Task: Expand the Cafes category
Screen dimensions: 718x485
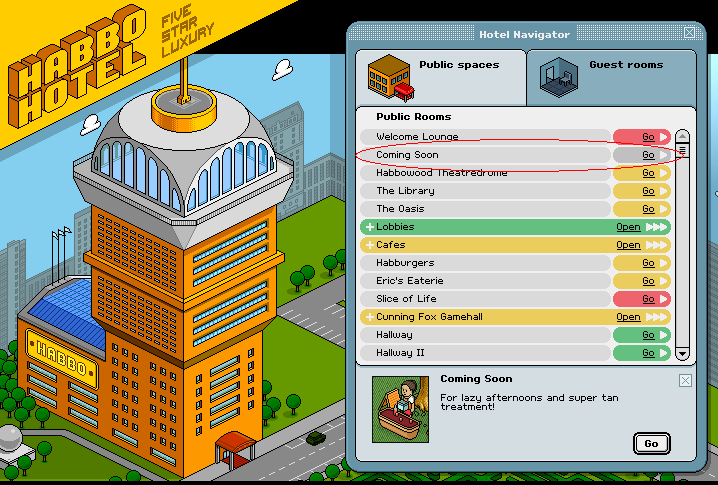Action: pyautogui.click(x=628, y=245)
